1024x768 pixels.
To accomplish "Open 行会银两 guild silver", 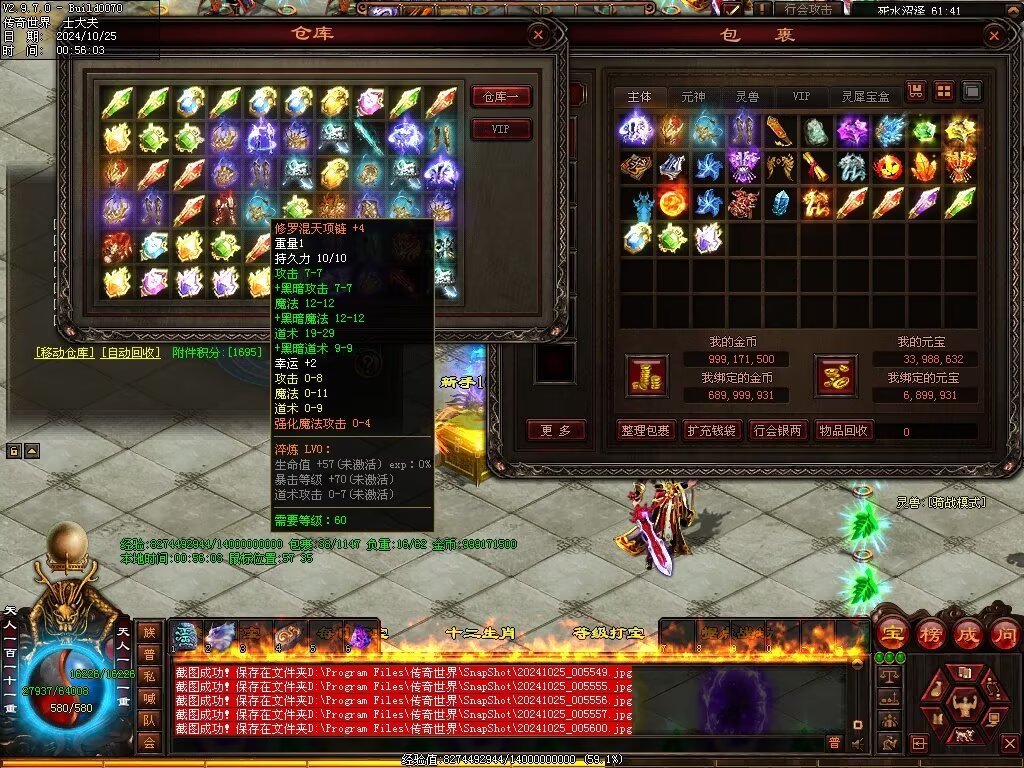I will (x=777, y=431).
